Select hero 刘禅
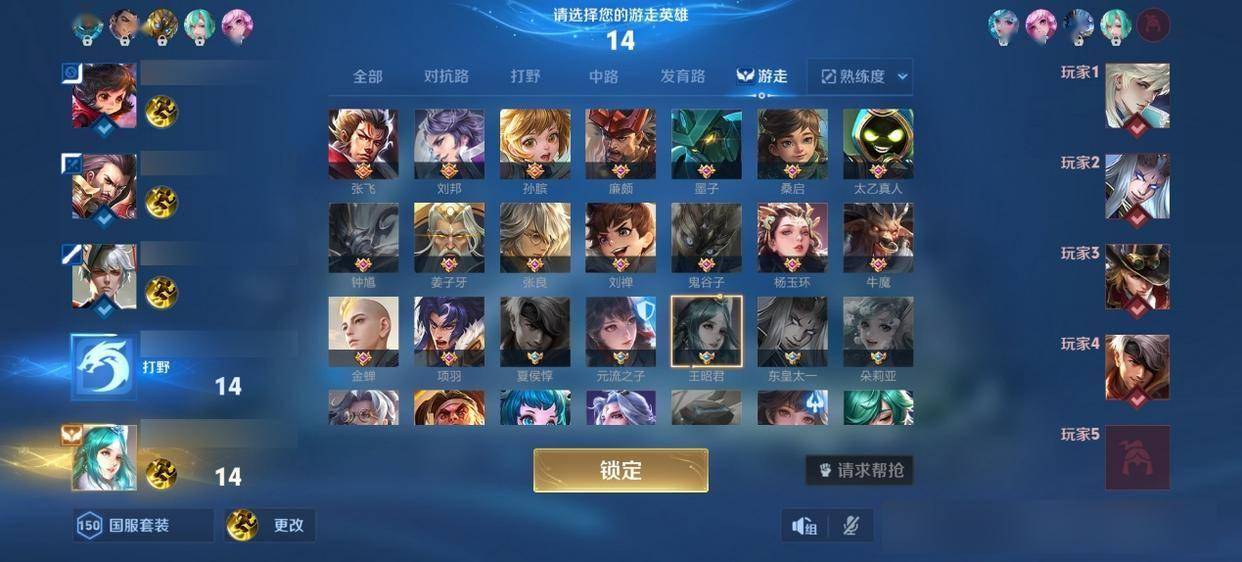Viewport: 1242px width, 562px height. point(620,238)
